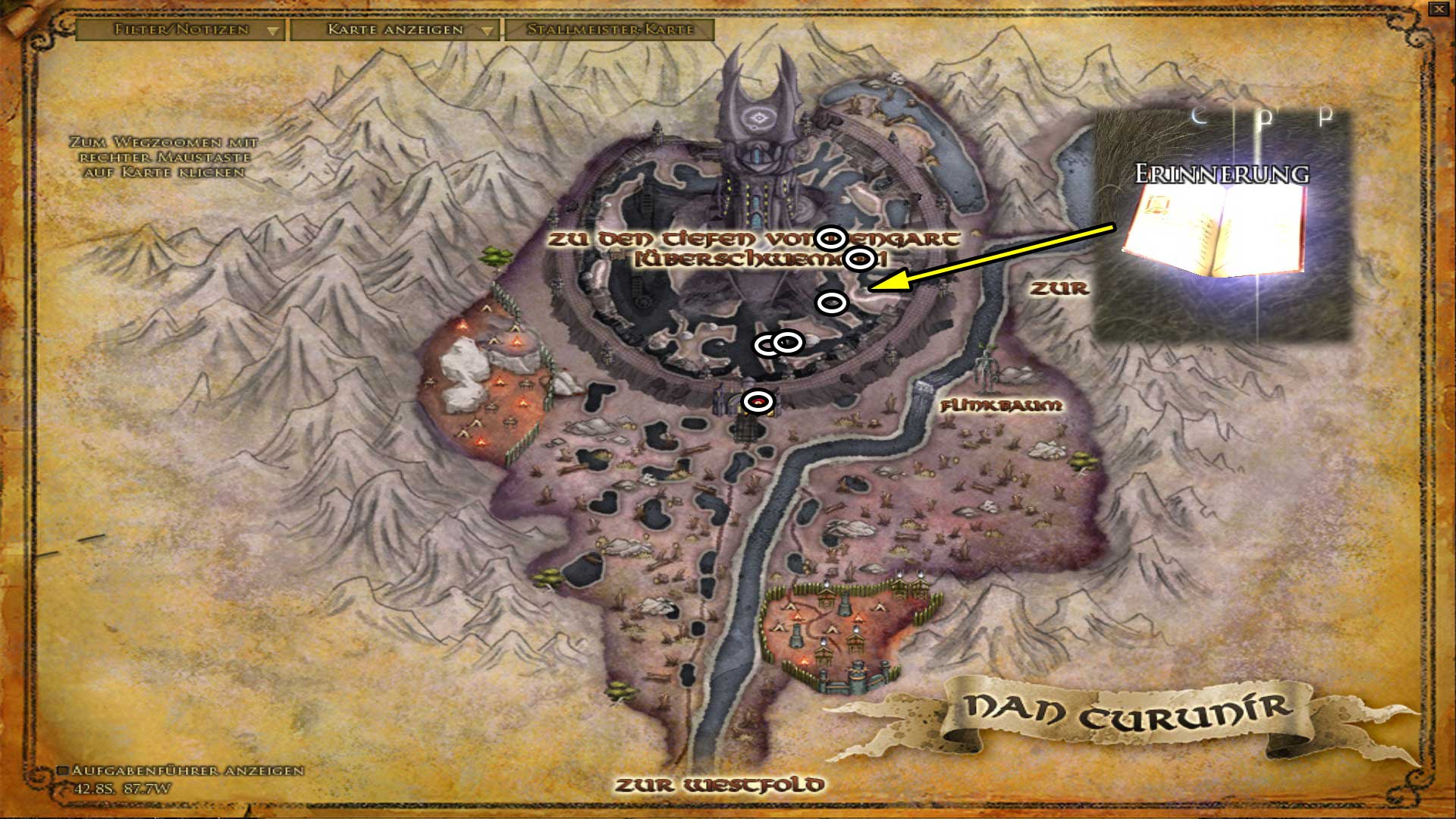Open the Filter/Notizen dropdown

178,32
